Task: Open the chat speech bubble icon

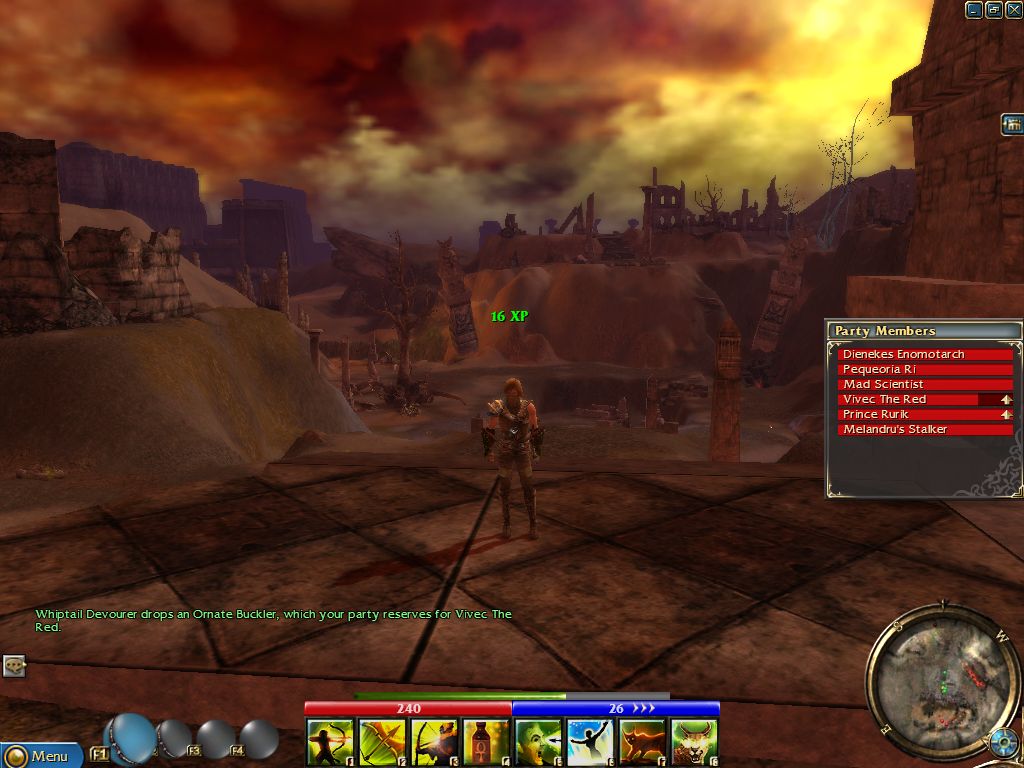Action: [x=14, y=665]
